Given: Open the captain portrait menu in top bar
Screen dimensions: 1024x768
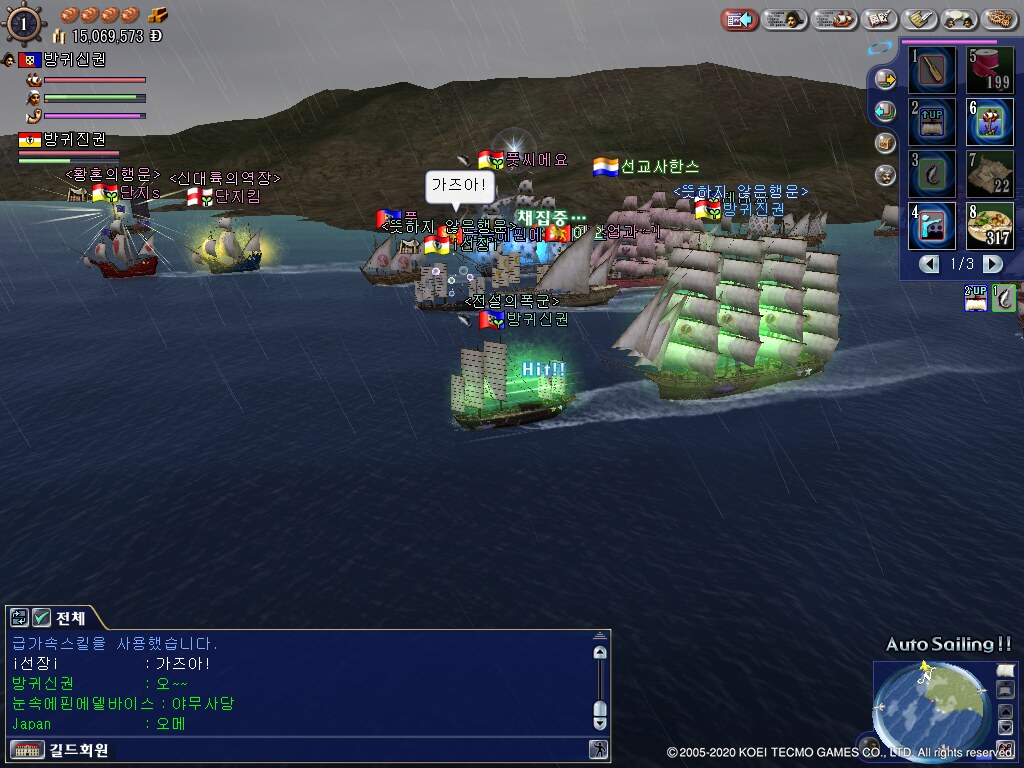Looking at the screenshot, I should pyautogui.click(x=785, y=19).
